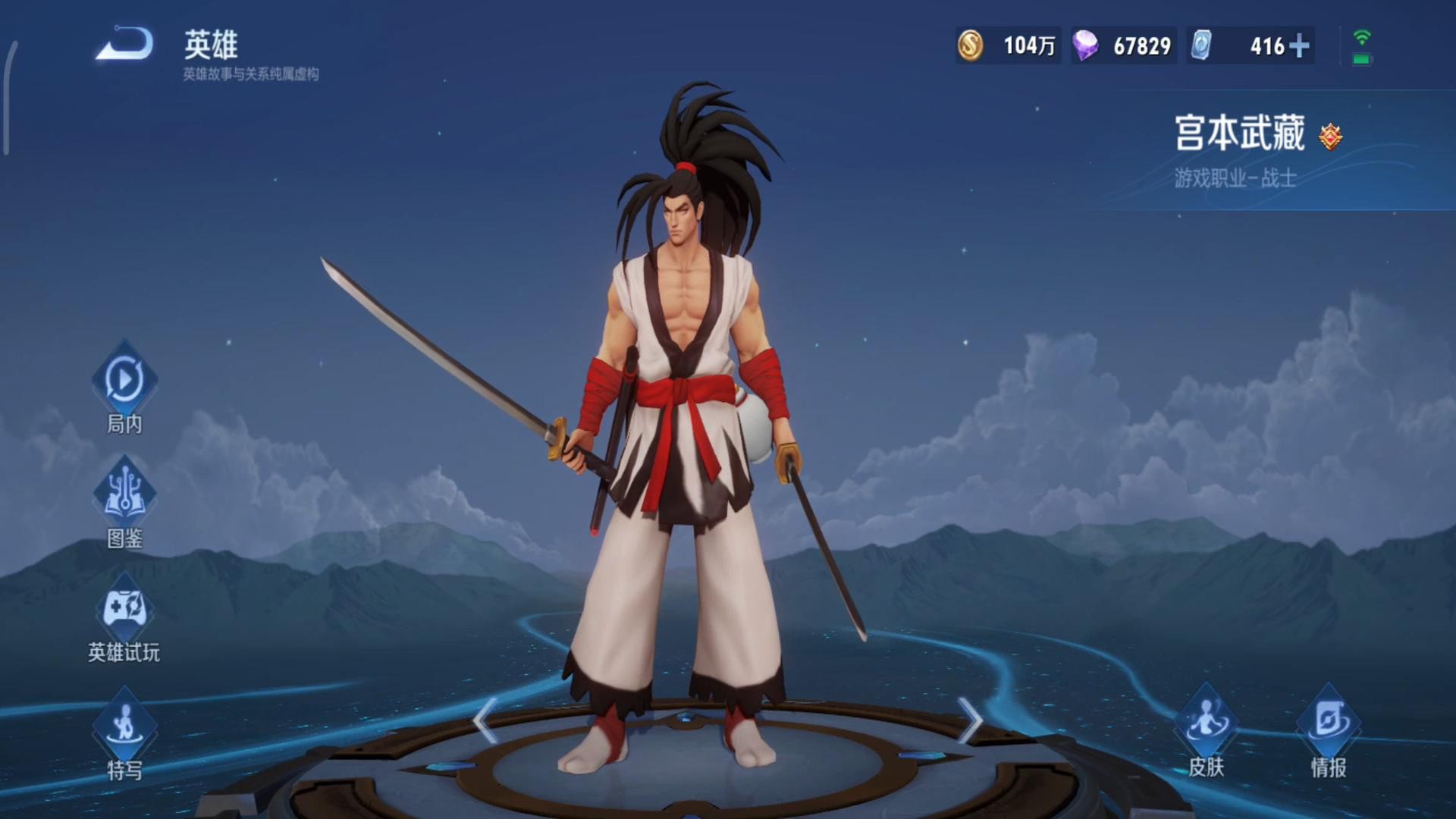The width and height of the screenshot is (1456, 819).
Task: Tap the mastery badge beside 宫本武藏
Action: 1330,136
